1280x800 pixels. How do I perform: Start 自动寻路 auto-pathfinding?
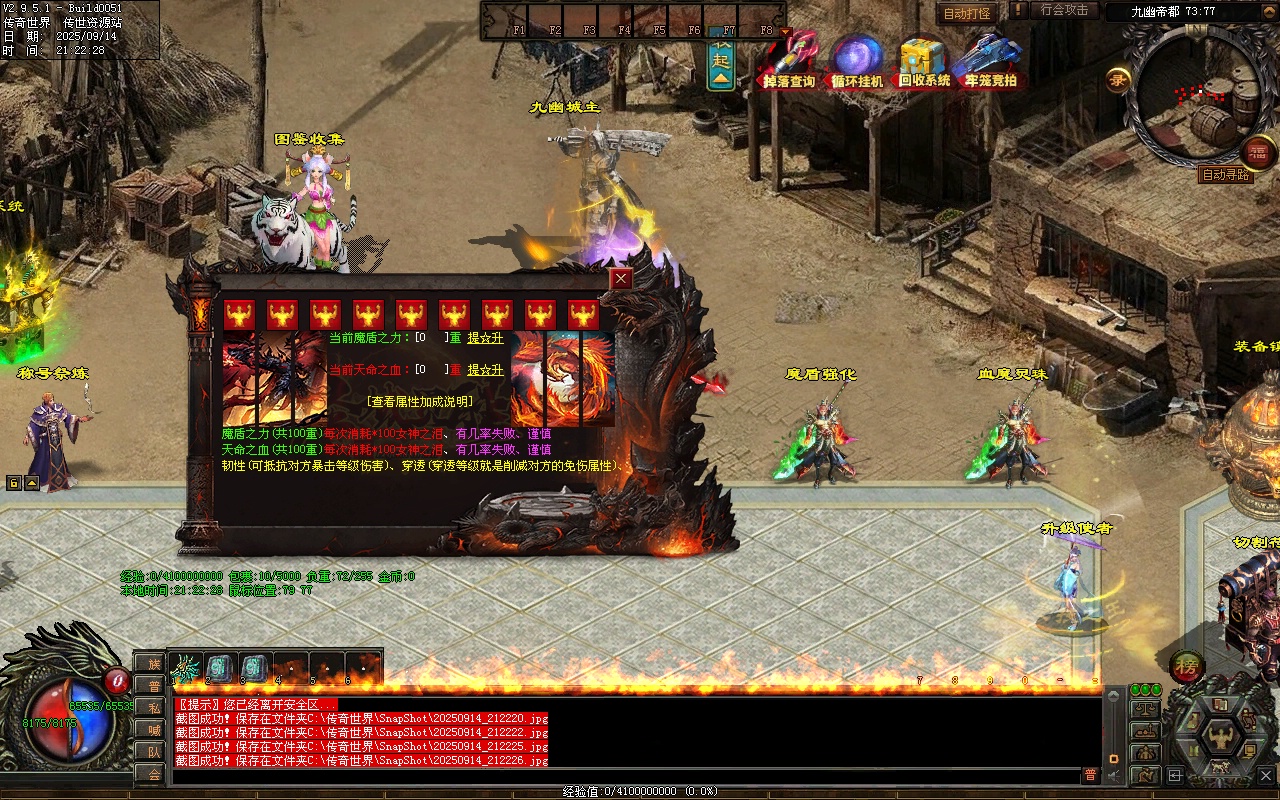[x=1225, y=175]
